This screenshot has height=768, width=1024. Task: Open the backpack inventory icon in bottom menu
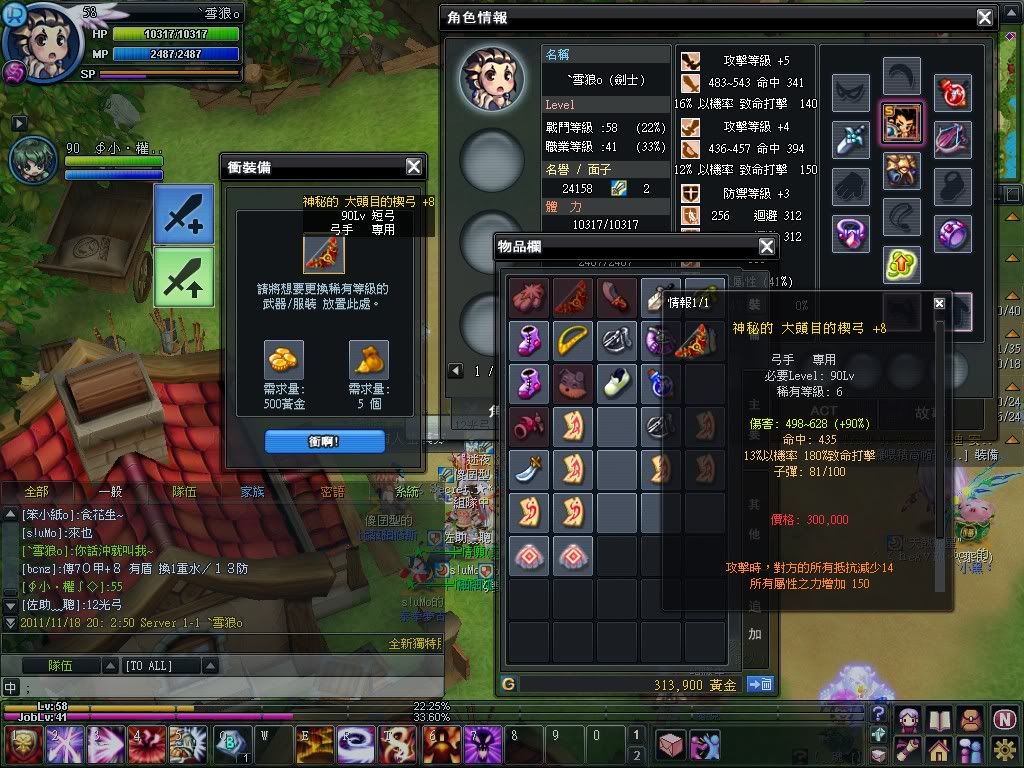pos(969,718)
